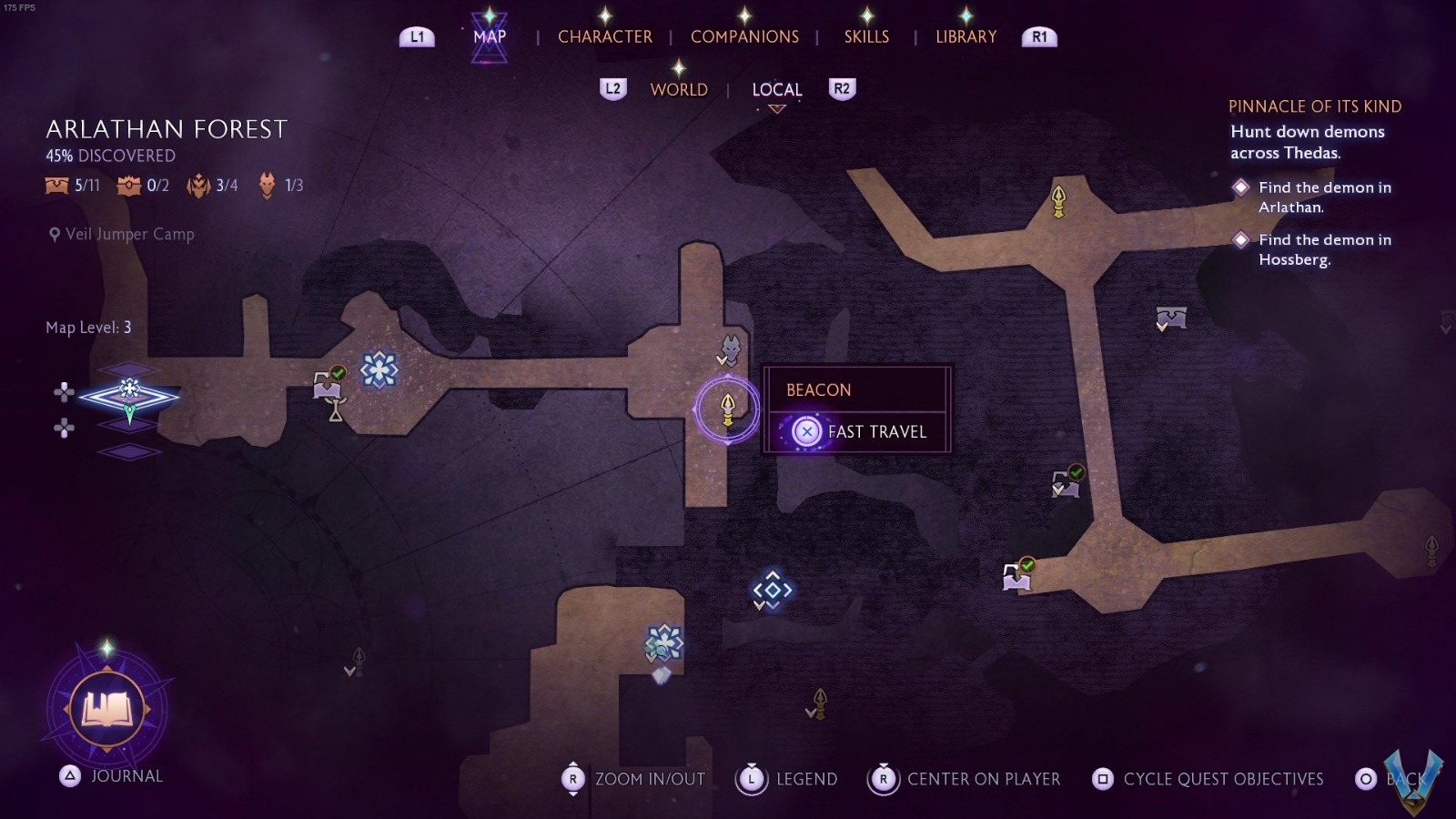Click the Zoom In/Out control

click(x=634, y=779)
